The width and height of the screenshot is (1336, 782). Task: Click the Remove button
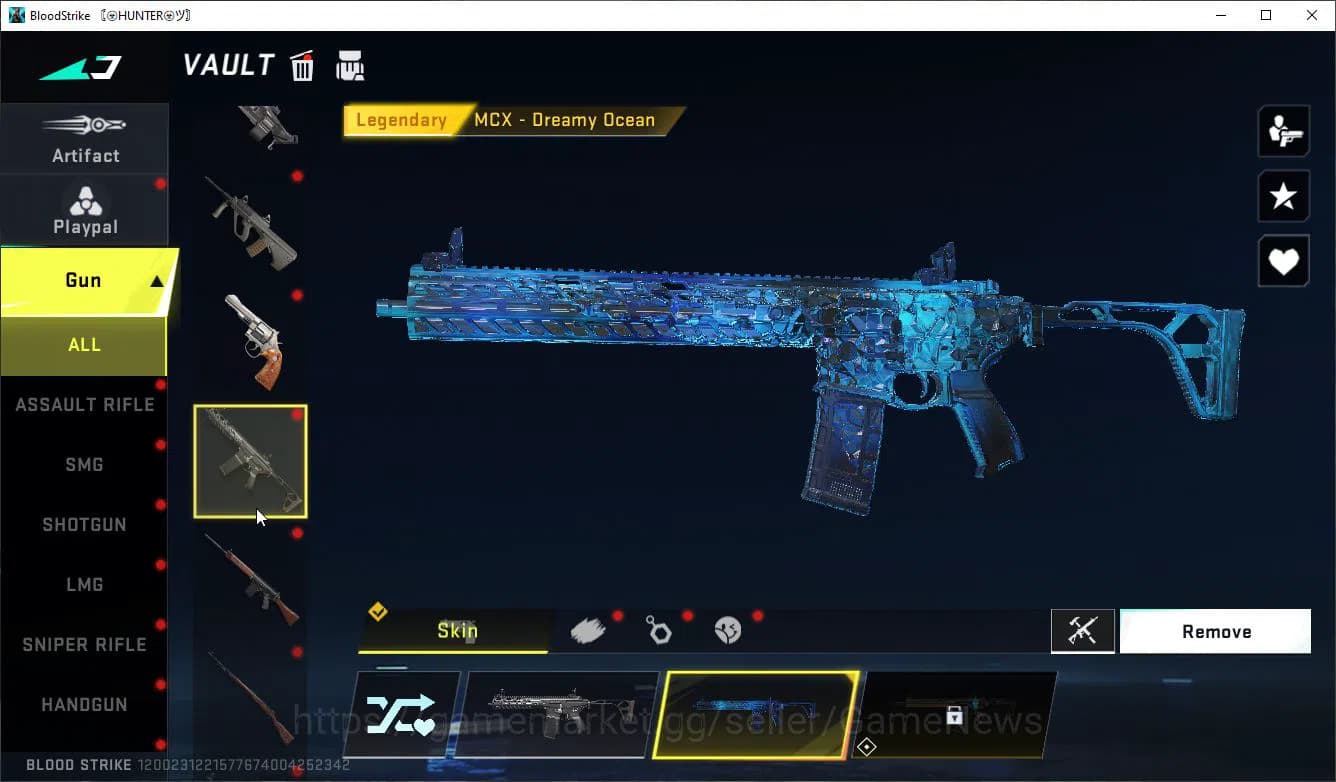[x=1215, y=632]
